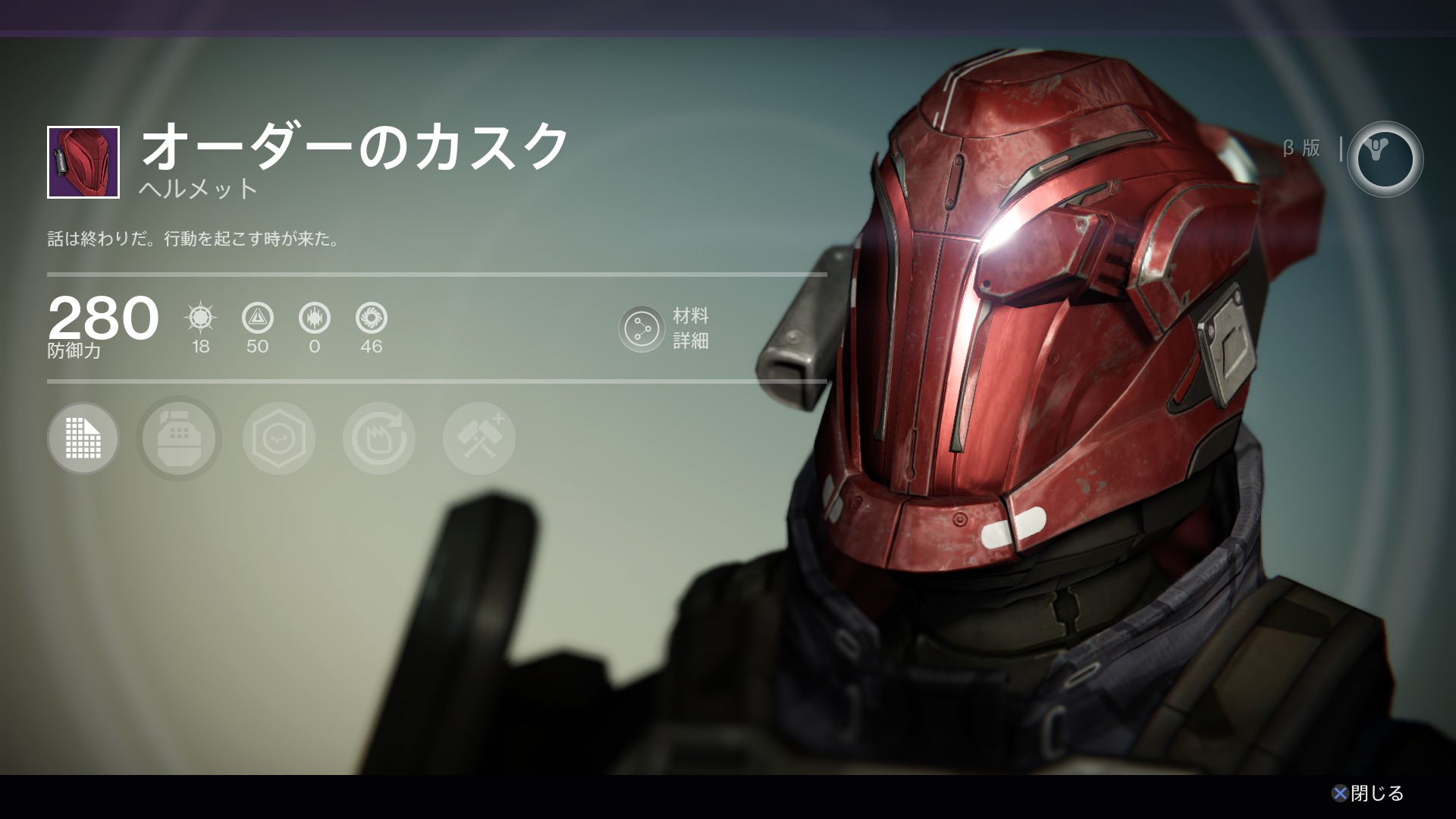Select the grid-pattern shader perk node
1456x819 pixels.
(83, 438)
